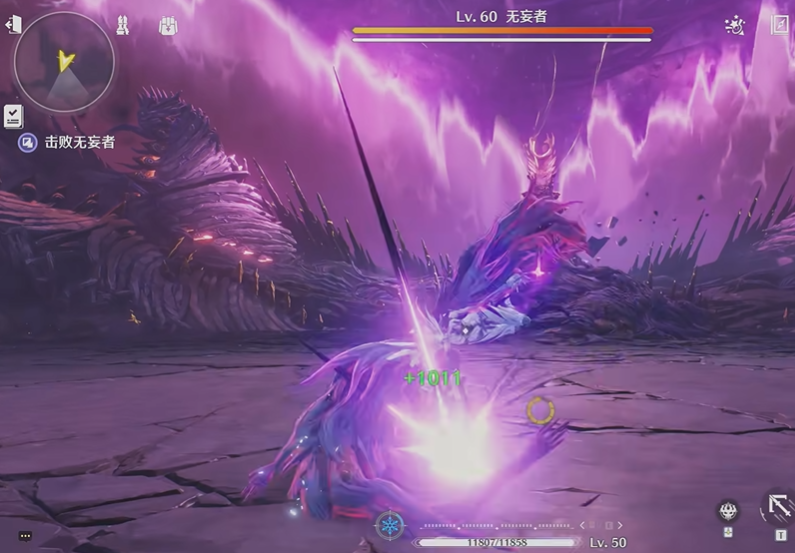Open the quest checklist icon below the minimap

[x=13, y=115]
